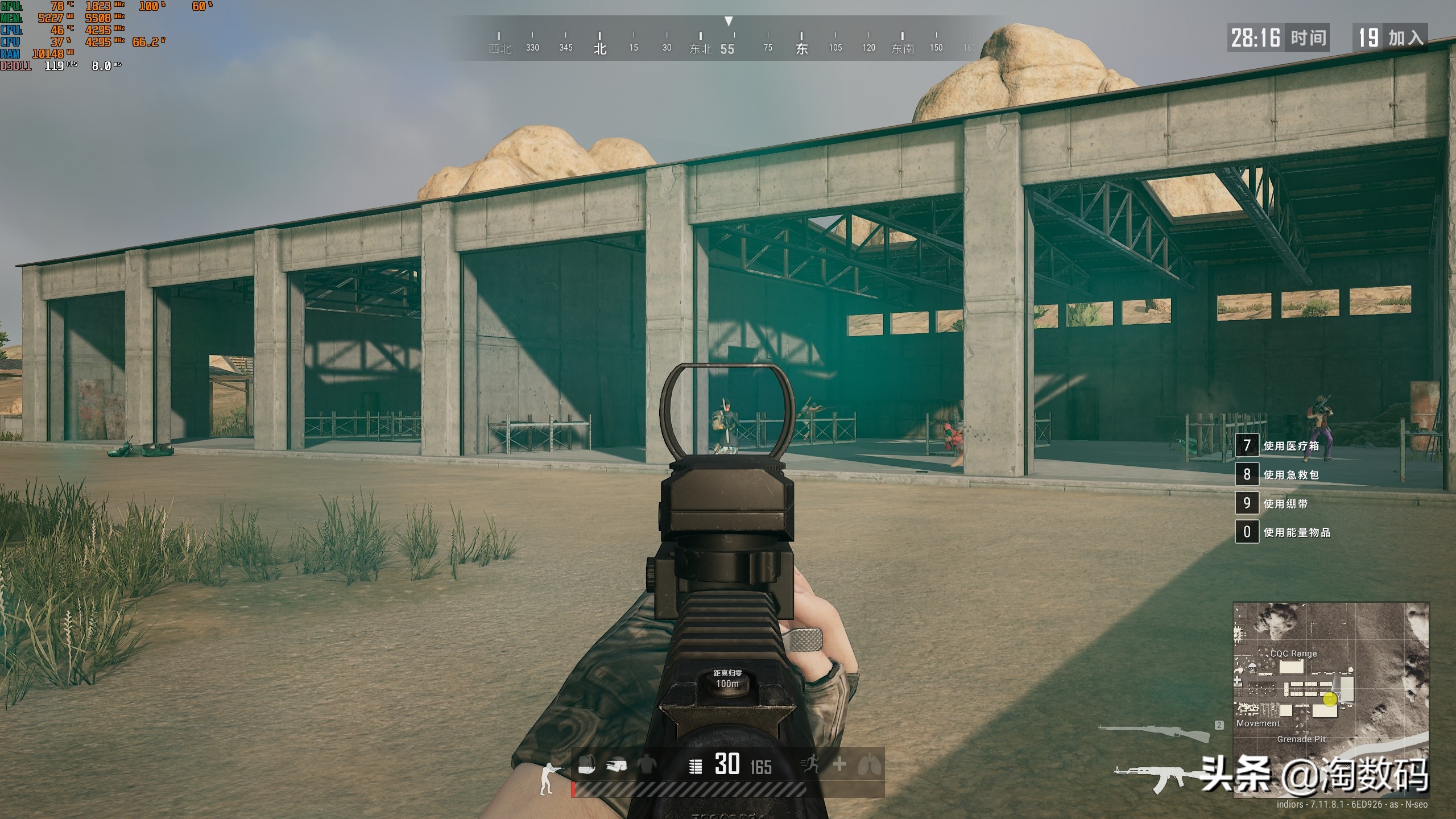Click the helmet status icon
The height and width of the screenshot is (819, 1456).
(616, 766)
